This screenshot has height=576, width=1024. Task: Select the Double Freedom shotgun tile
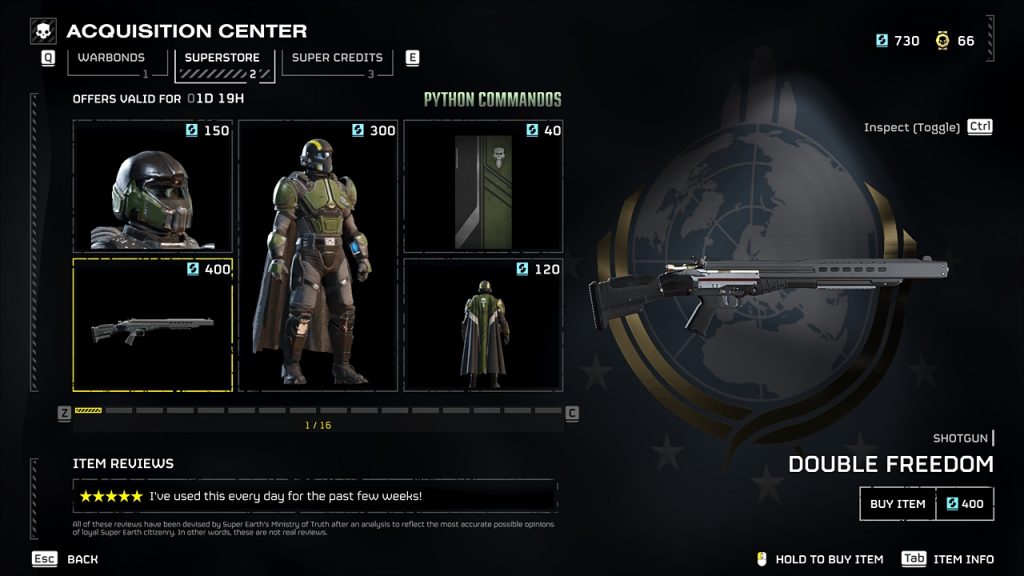[x=152, y=325]
